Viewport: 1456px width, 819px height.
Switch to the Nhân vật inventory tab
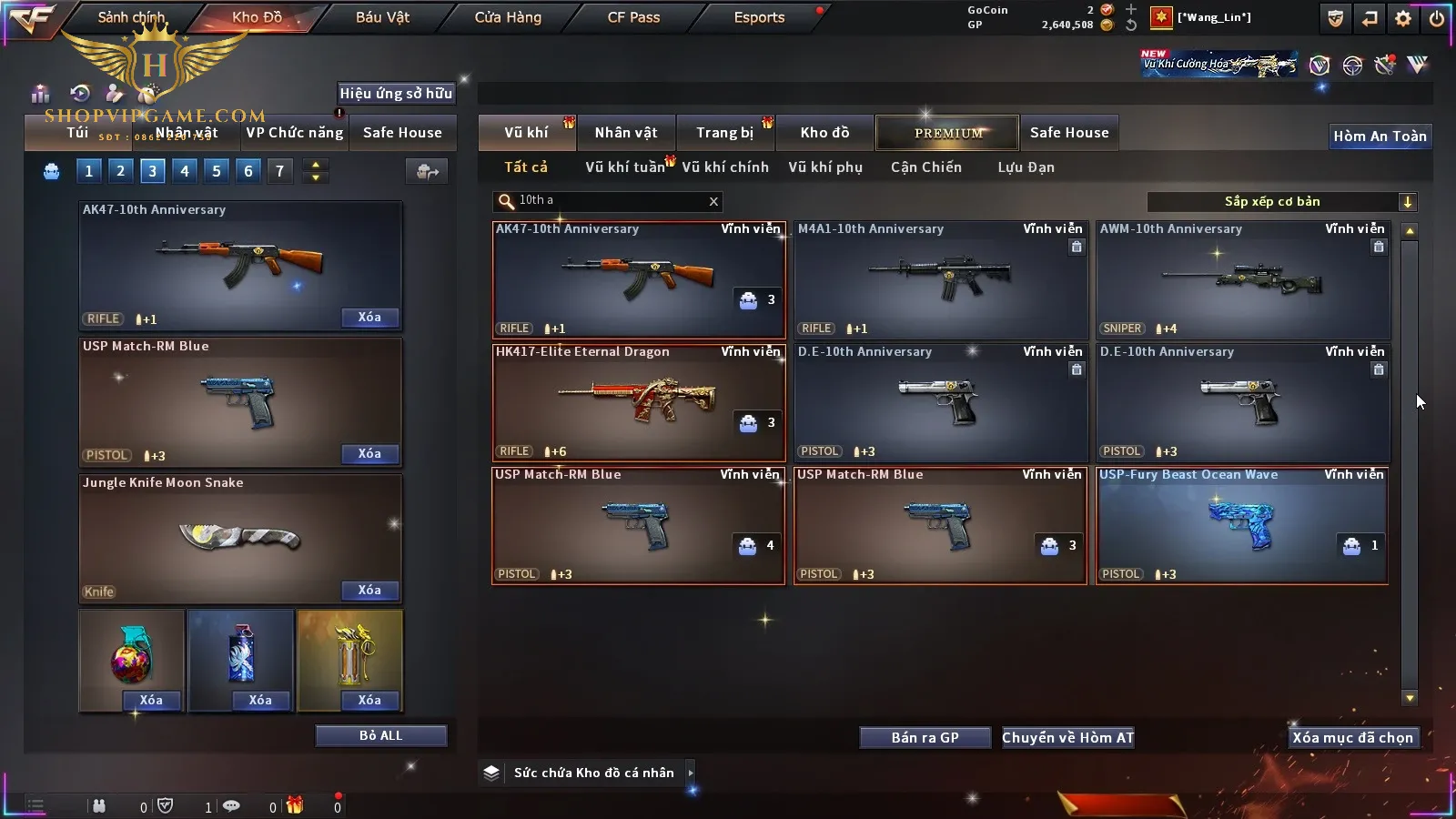[625, 133]
